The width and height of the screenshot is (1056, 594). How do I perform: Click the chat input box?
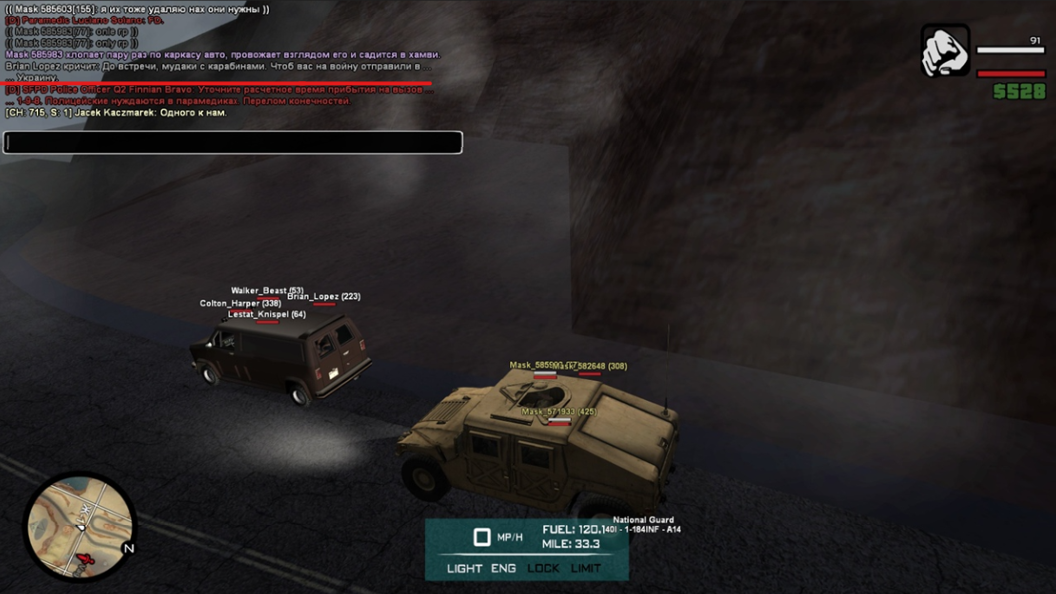(x=232, y=142)
